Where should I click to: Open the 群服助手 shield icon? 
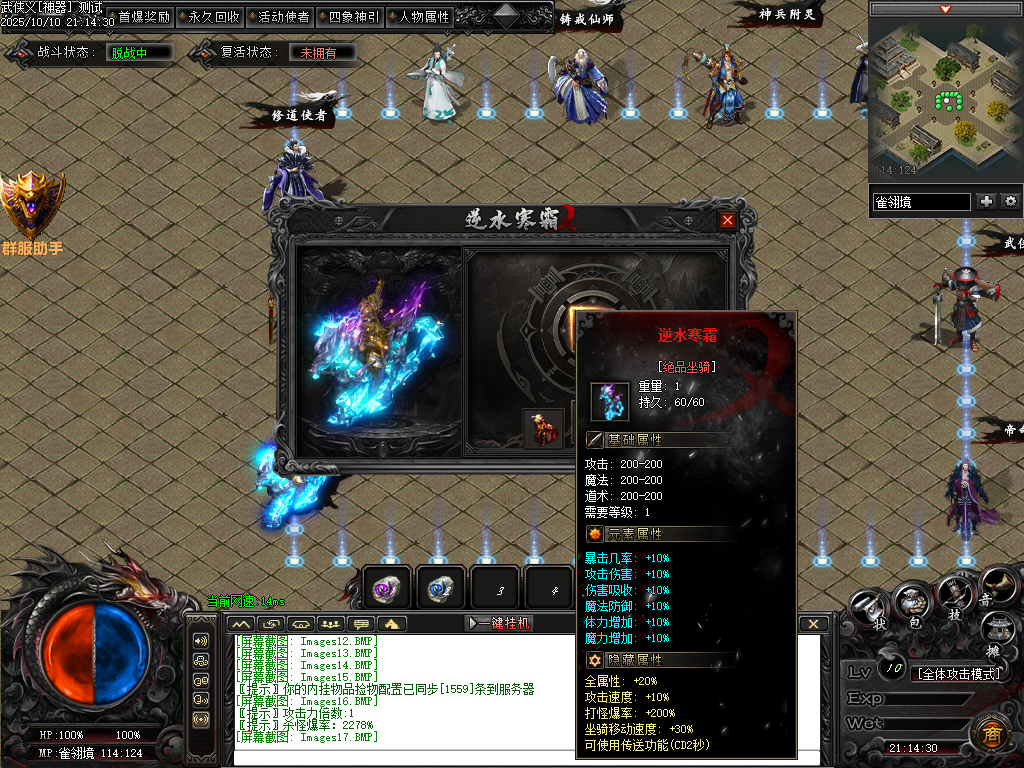[x=32, y=205]
